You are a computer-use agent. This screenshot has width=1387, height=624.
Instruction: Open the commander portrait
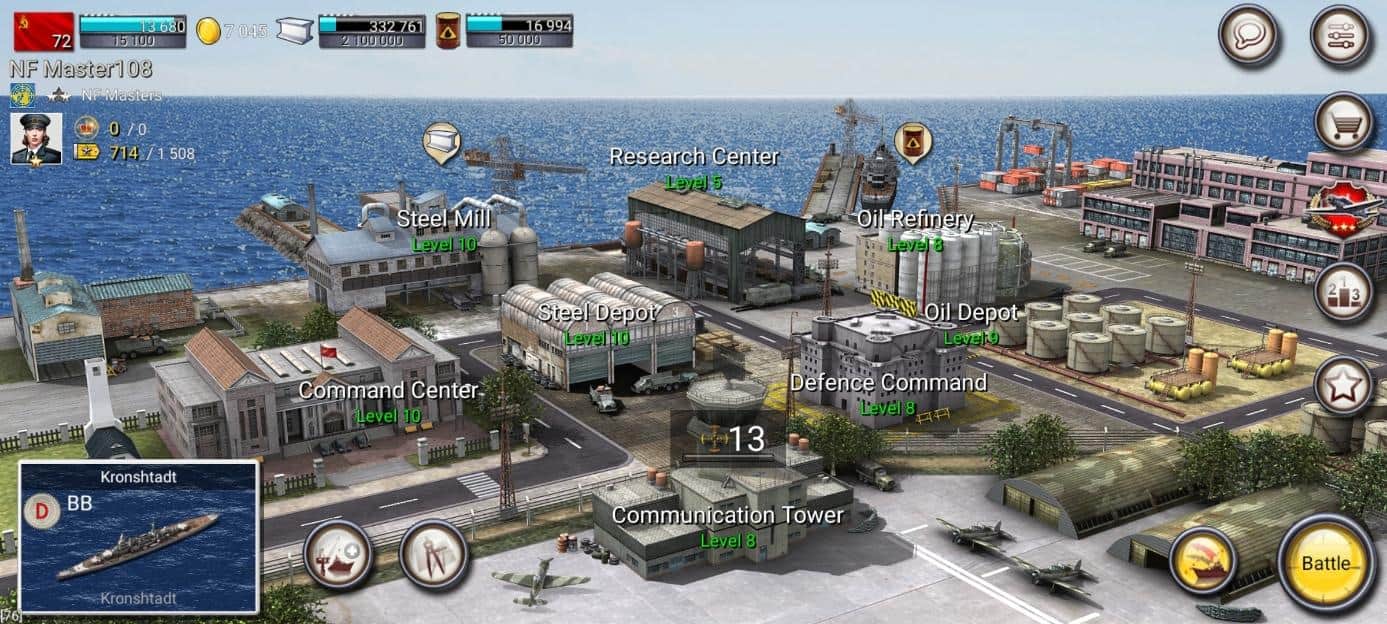point(36,139)
